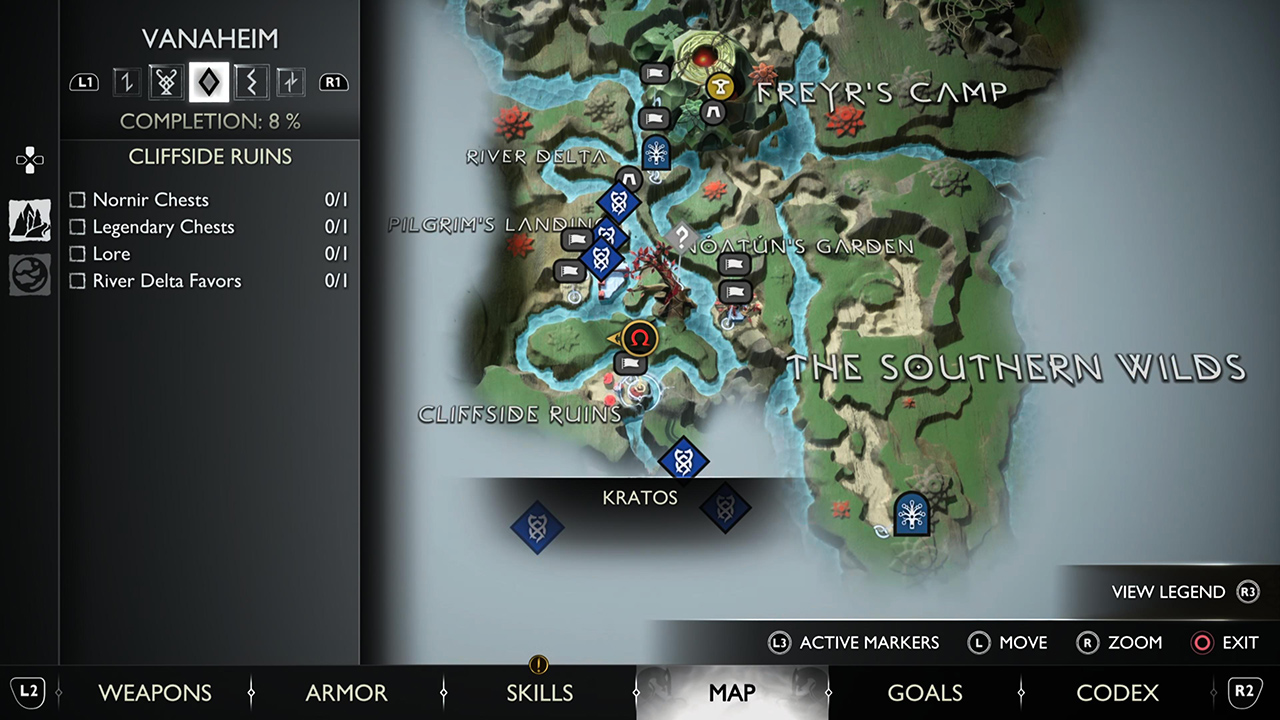Select the highlighted Vanaheim realm rune
The width and height of the screenshot is (1280, 720).
pos(208,82)
